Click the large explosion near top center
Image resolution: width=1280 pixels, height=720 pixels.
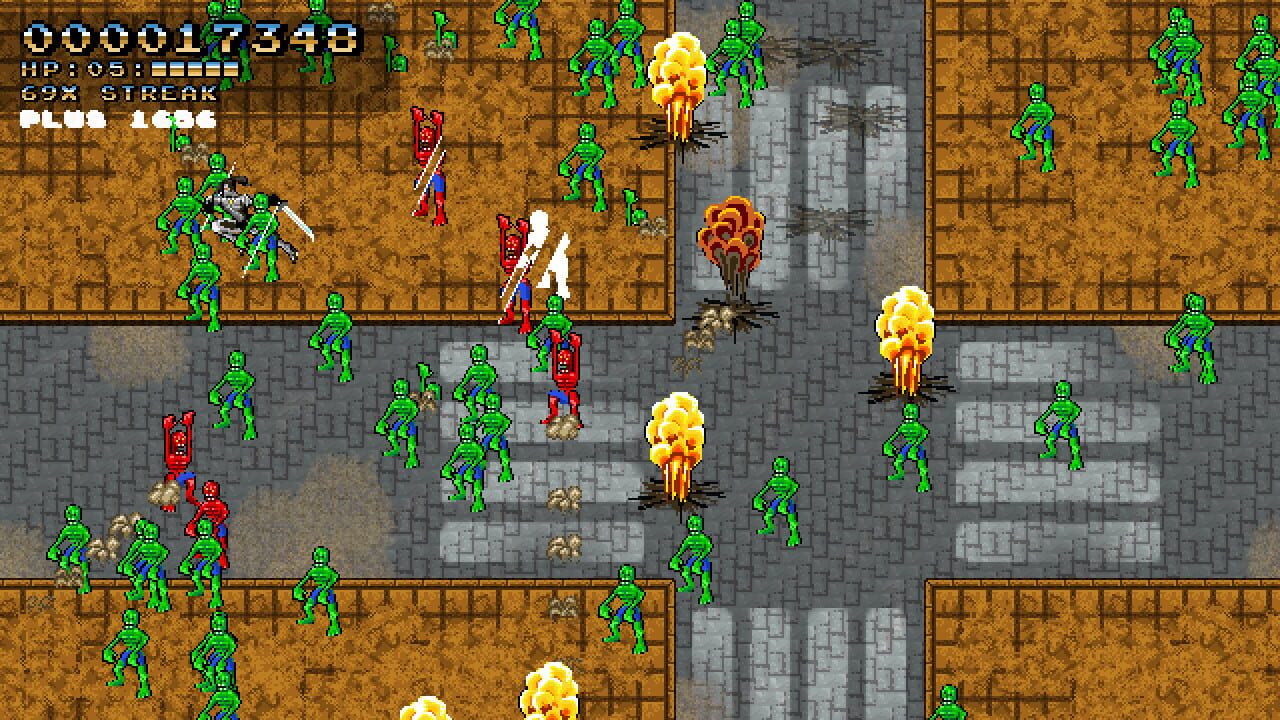678,70
